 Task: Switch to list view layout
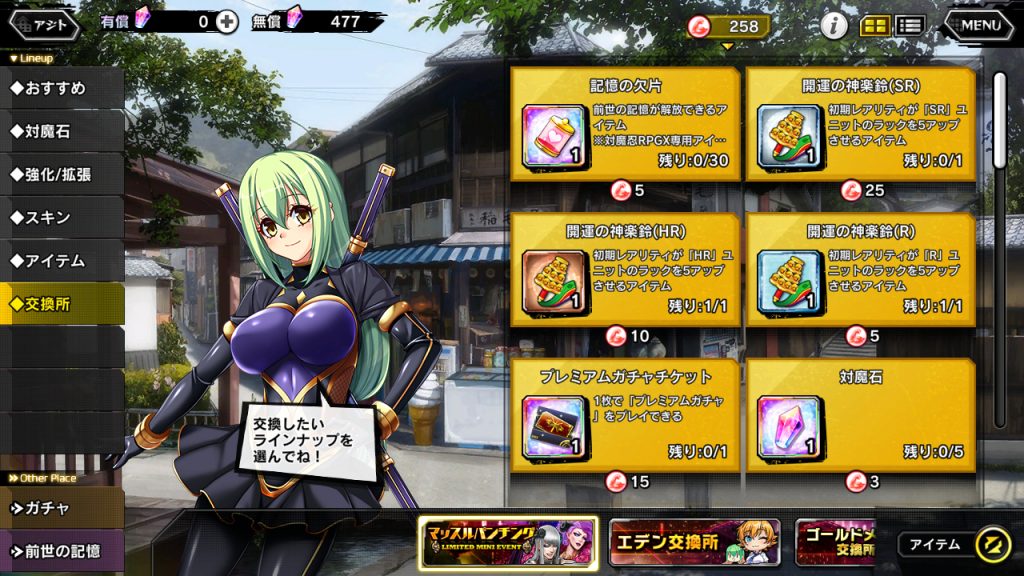(x=909, y=26)
